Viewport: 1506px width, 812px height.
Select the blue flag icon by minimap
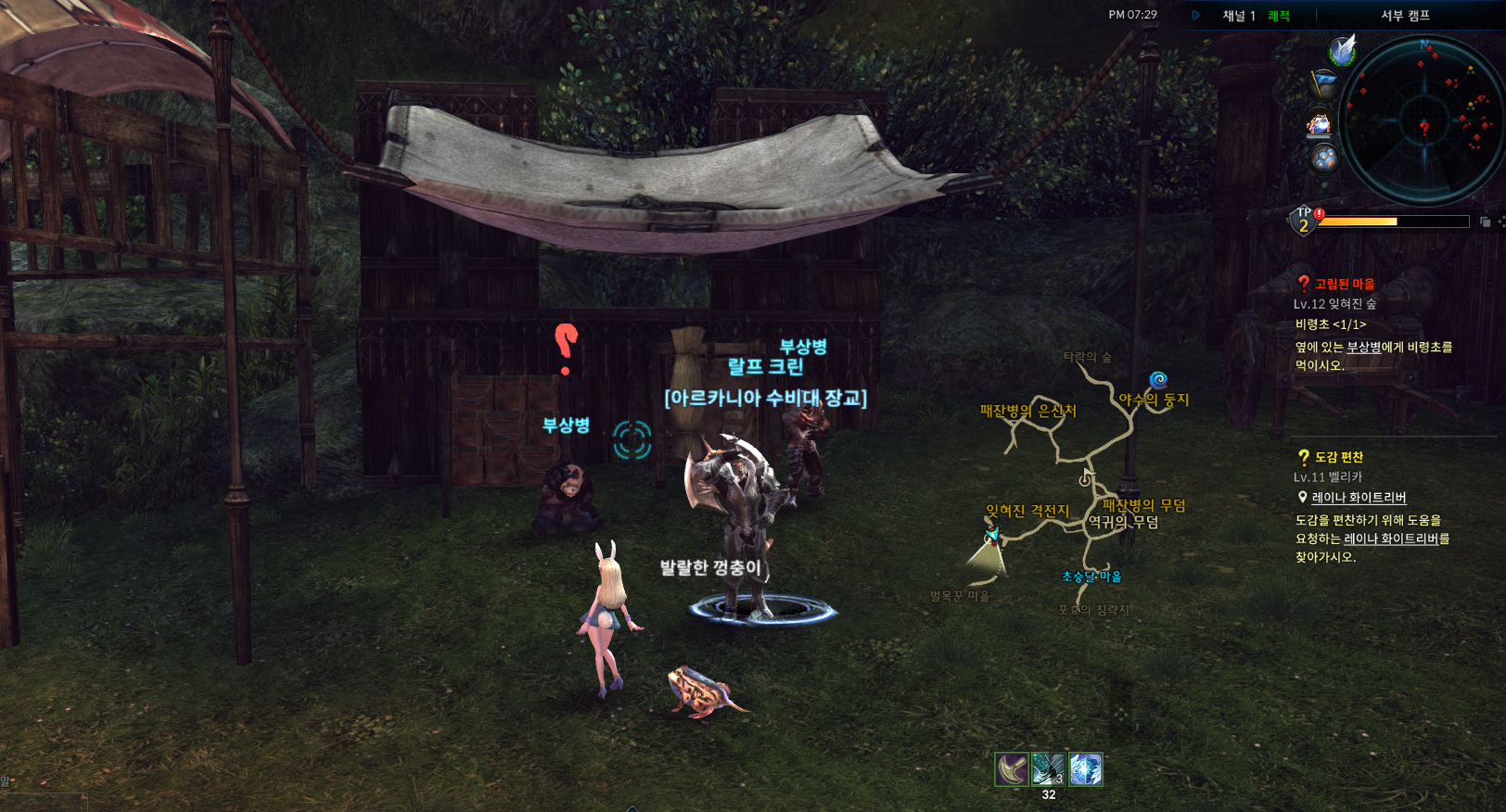[1325, 85]
